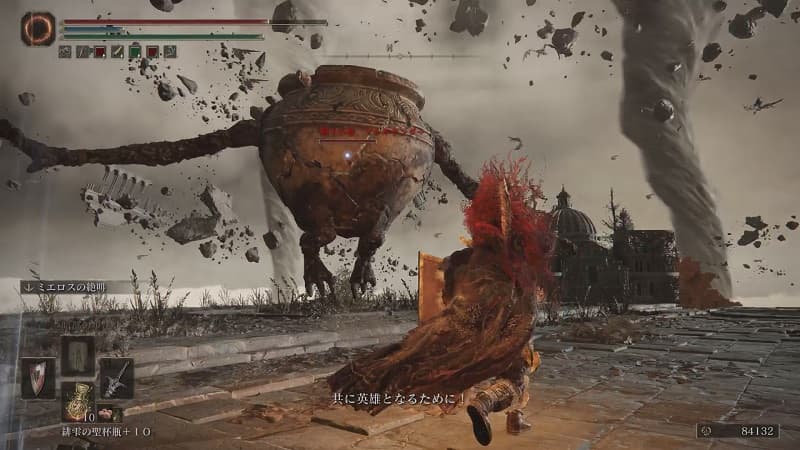Use the Flask of Crimson Tears slot
Image resolution: width=800 pixels, height=450 pixels.
[77, 399]
